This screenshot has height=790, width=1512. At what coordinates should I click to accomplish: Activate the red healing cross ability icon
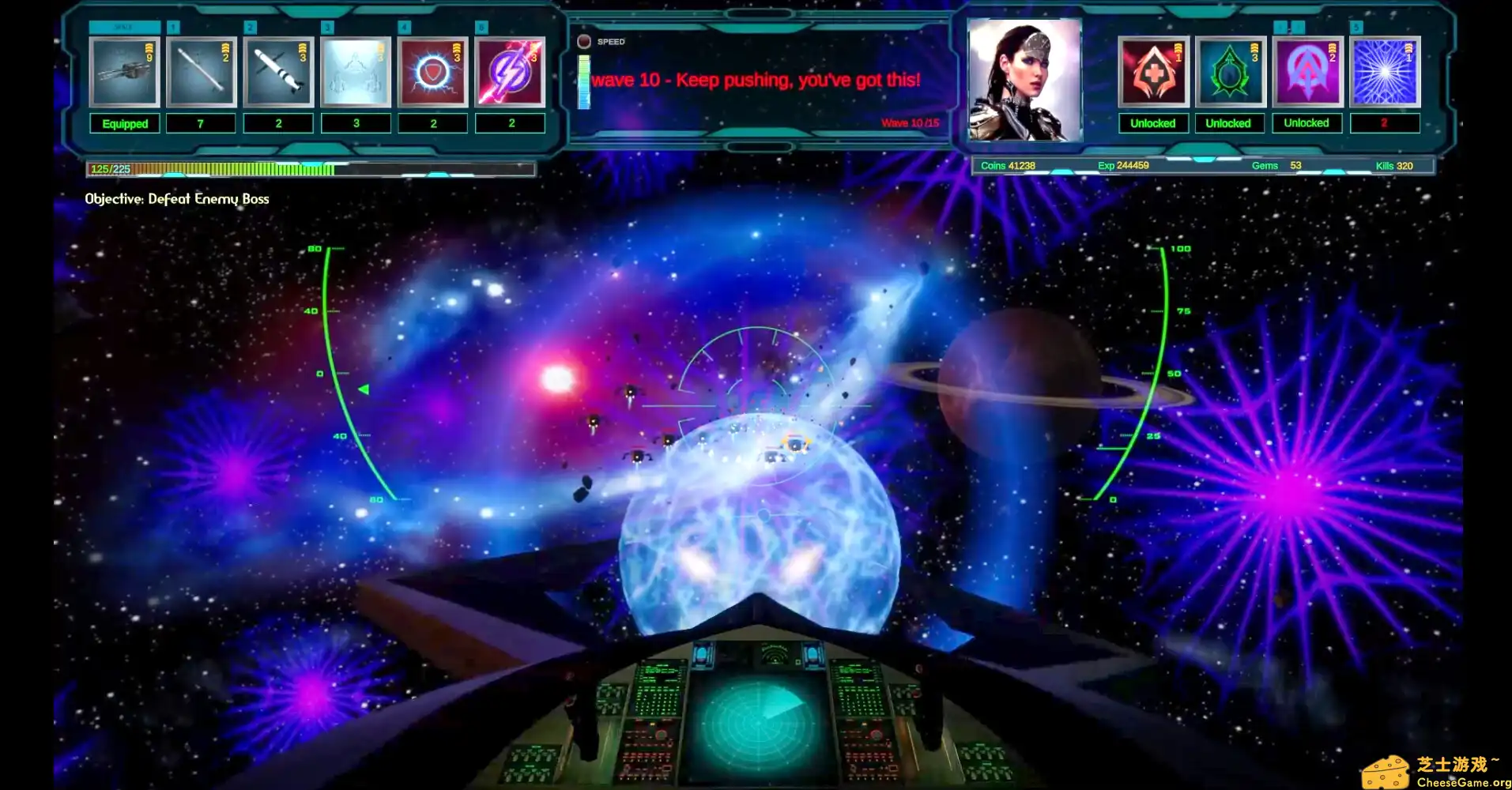click(1152, 72)
